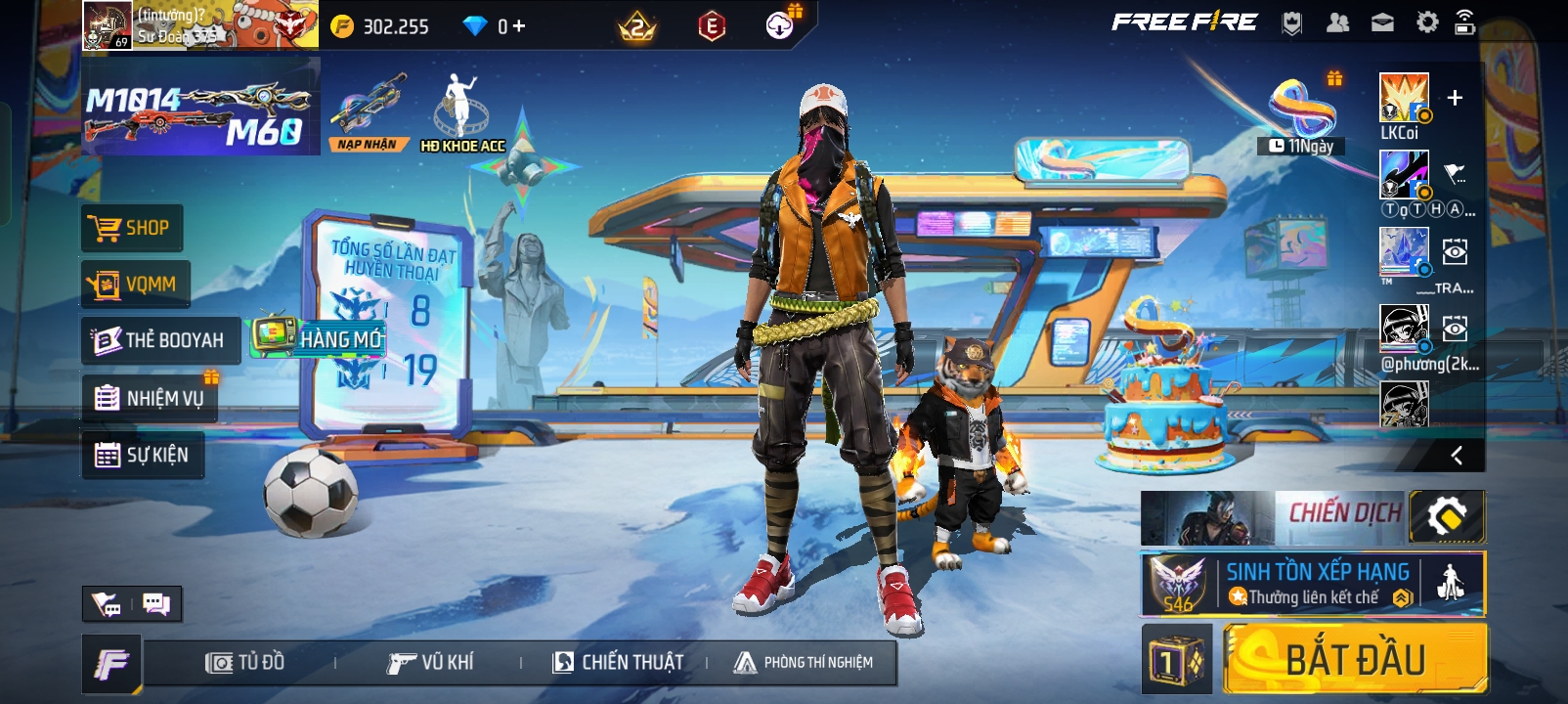Viewport: 1568px width, 704px height.
Task: Open the Hàng Mới new items TV
Action: coord(319,338)
